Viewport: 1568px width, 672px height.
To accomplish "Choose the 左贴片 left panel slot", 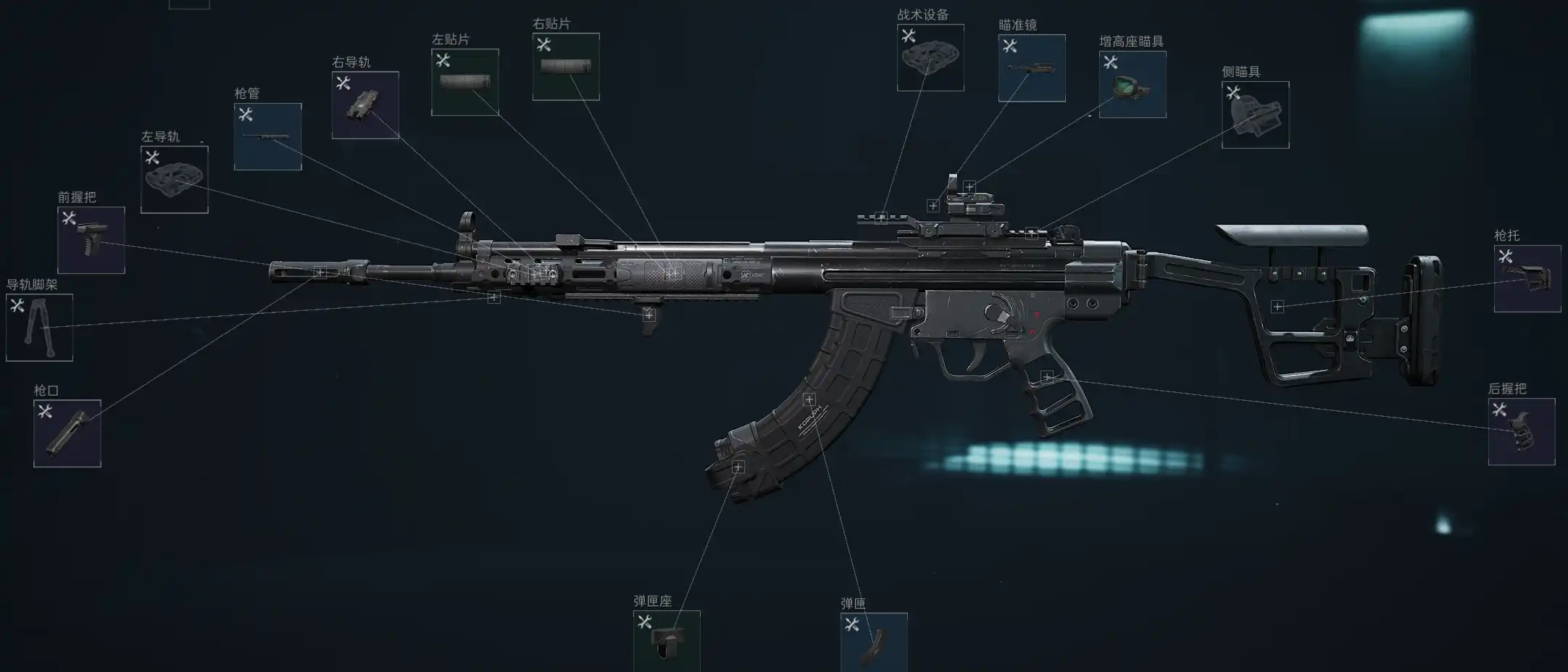I will tap(465, 83).
